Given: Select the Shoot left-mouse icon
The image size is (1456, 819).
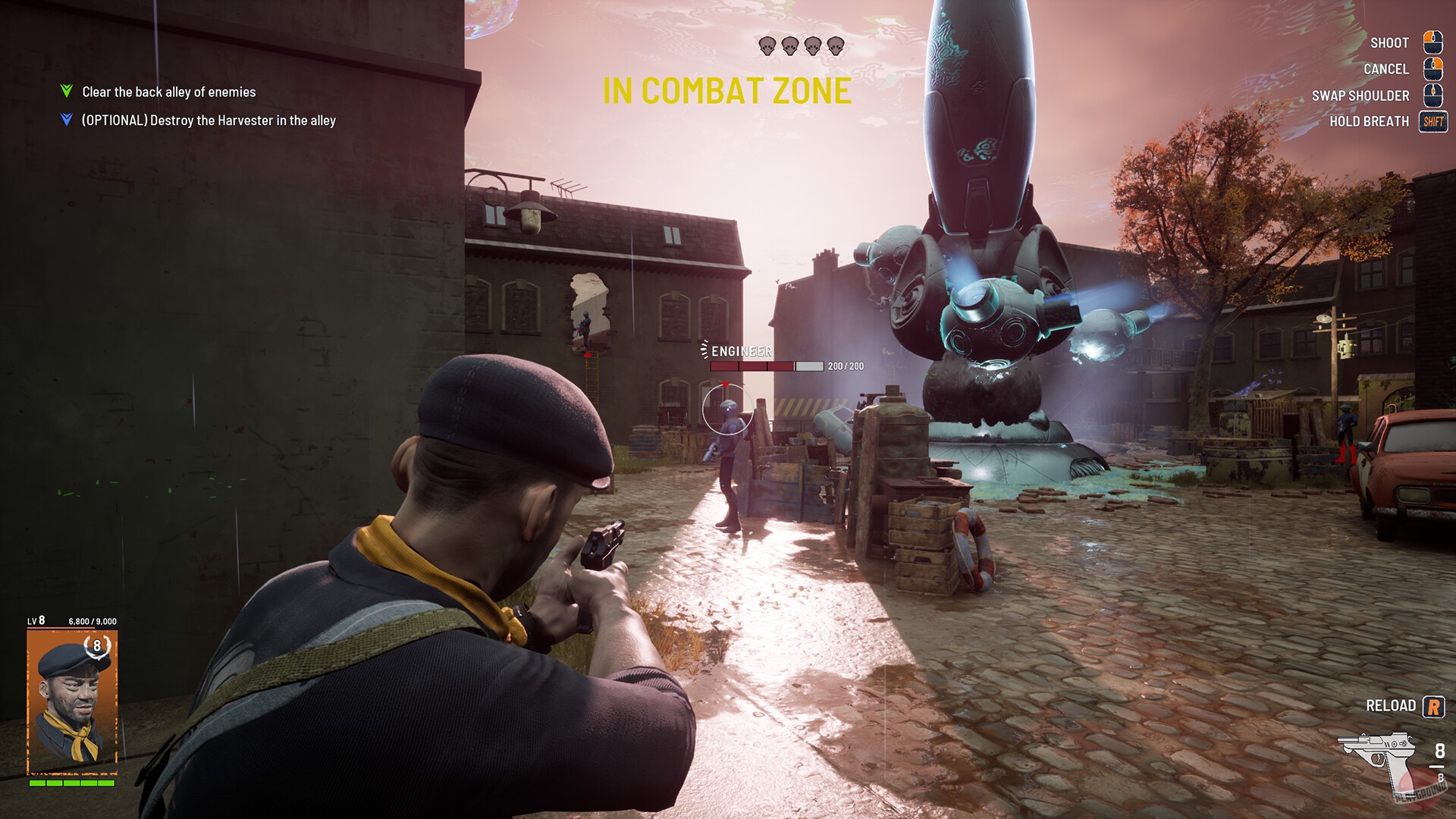Looking at the screenshot, I should click(1432, 42).
